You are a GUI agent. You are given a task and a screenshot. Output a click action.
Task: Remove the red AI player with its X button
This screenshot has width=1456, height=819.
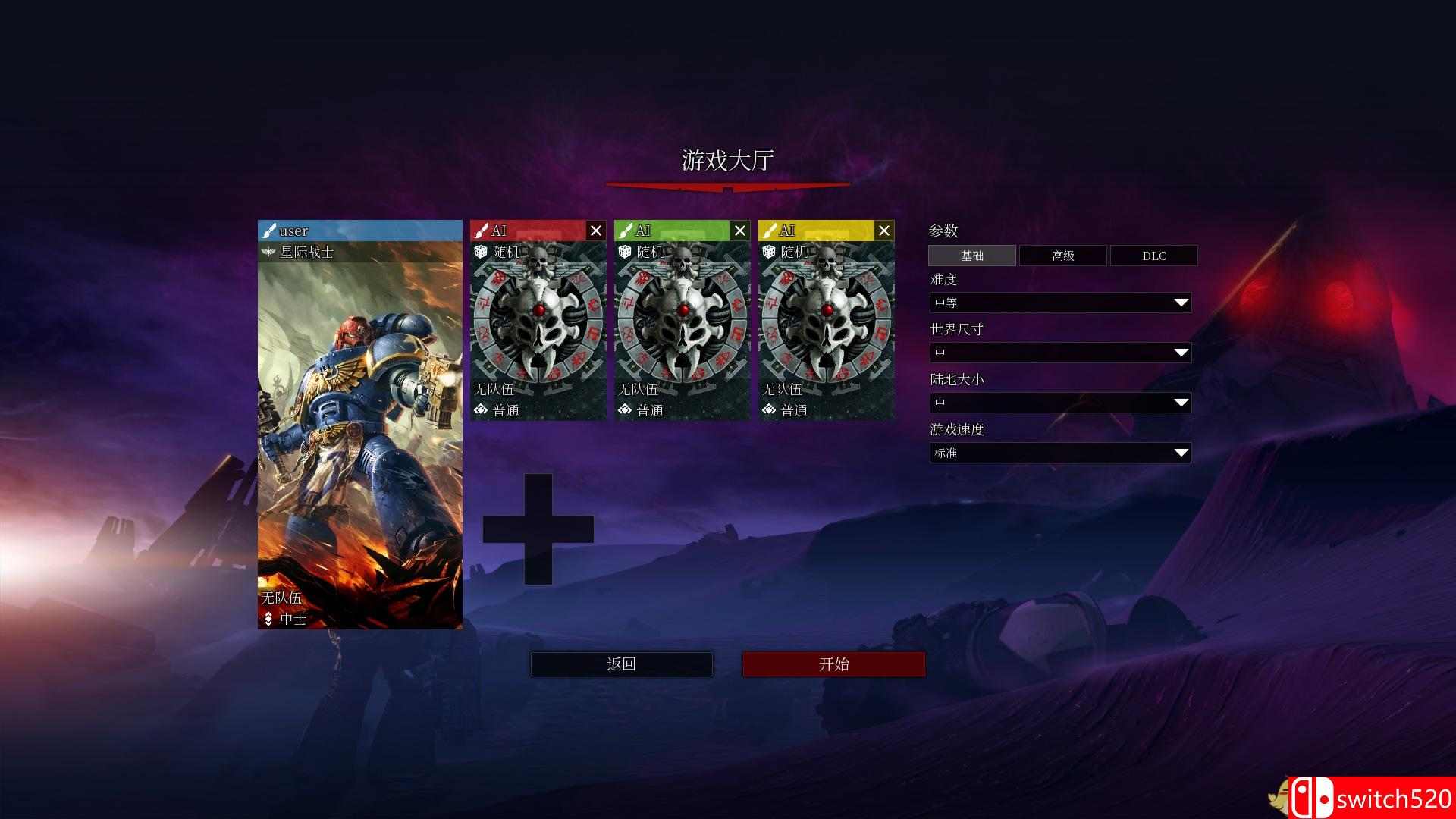(x=596, y=231)
